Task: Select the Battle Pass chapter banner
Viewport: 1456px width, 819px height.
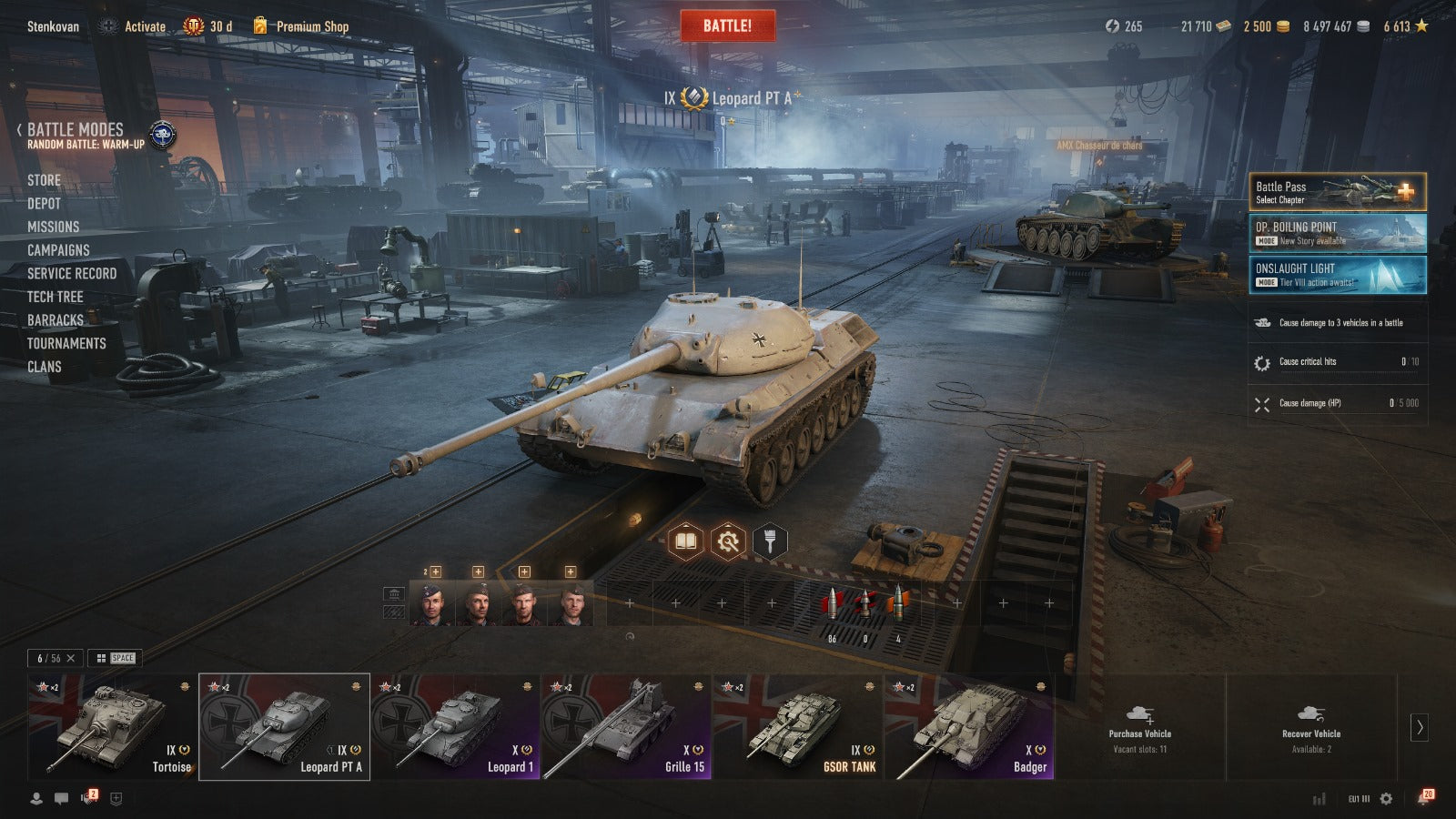Action: pyautogui.click(x=1336, y=192)
